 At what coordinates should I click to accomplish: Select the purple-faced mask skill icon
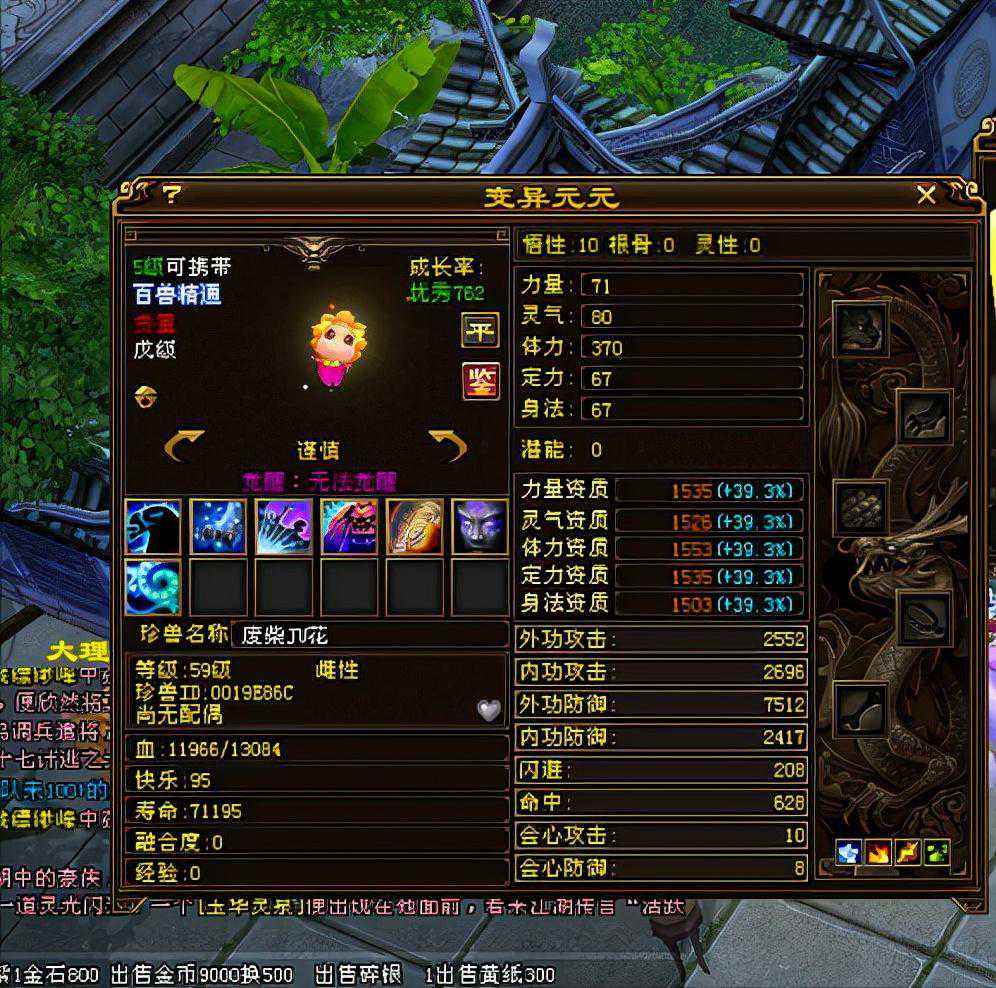point(479,526)
